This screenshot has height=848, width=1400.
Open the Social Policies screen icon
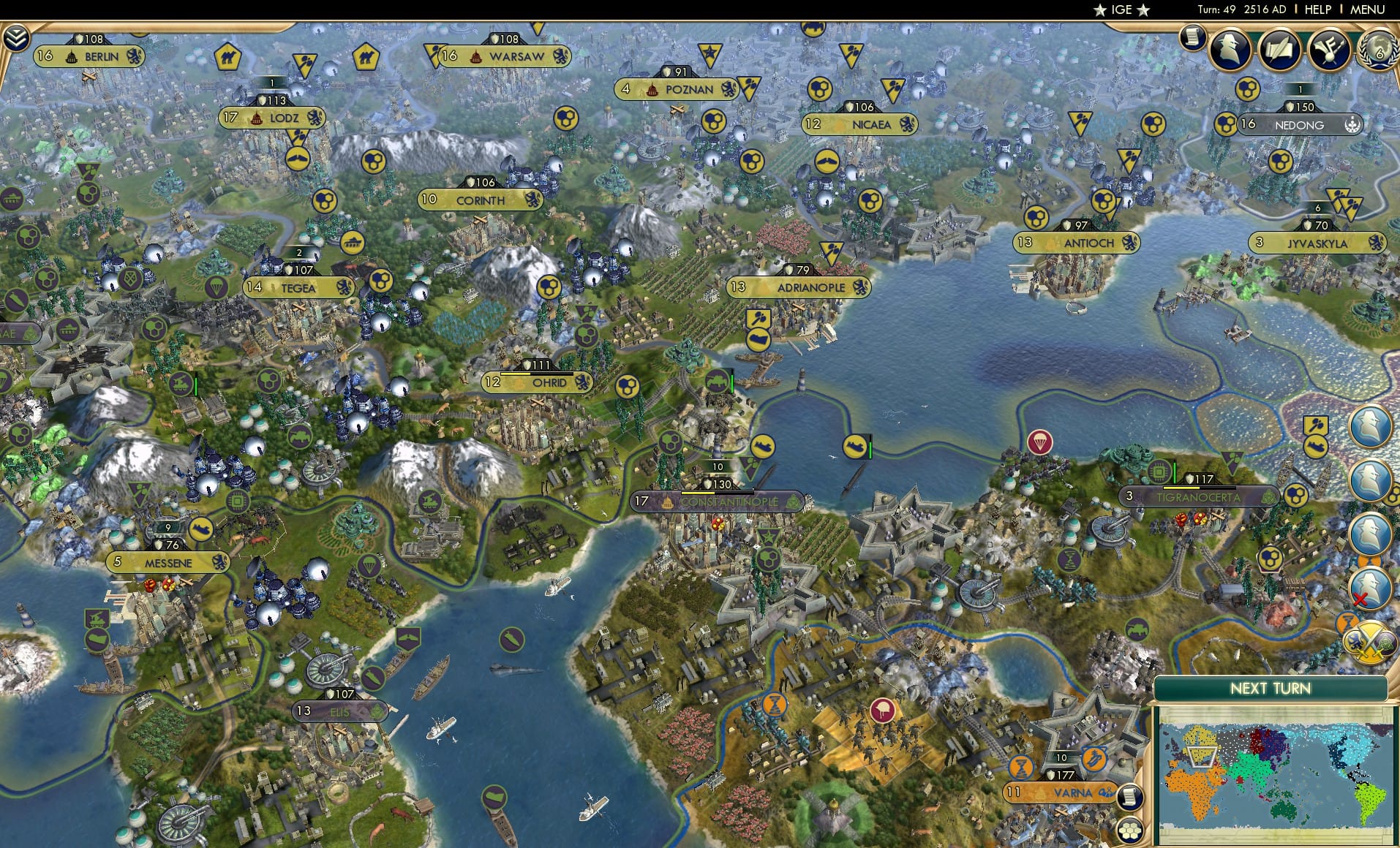(1331, 48)
